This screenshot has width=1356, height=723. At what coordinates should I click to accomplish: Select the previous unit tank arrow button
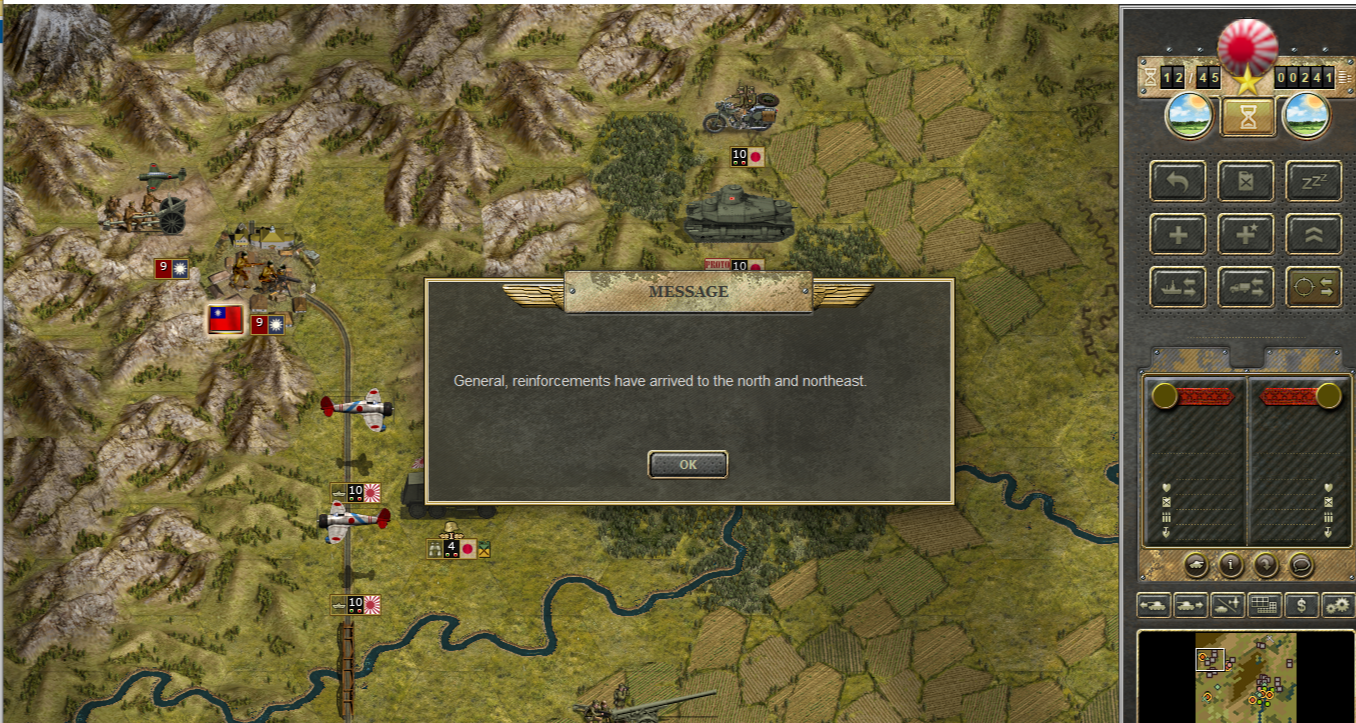click(x=1154, y=605)
